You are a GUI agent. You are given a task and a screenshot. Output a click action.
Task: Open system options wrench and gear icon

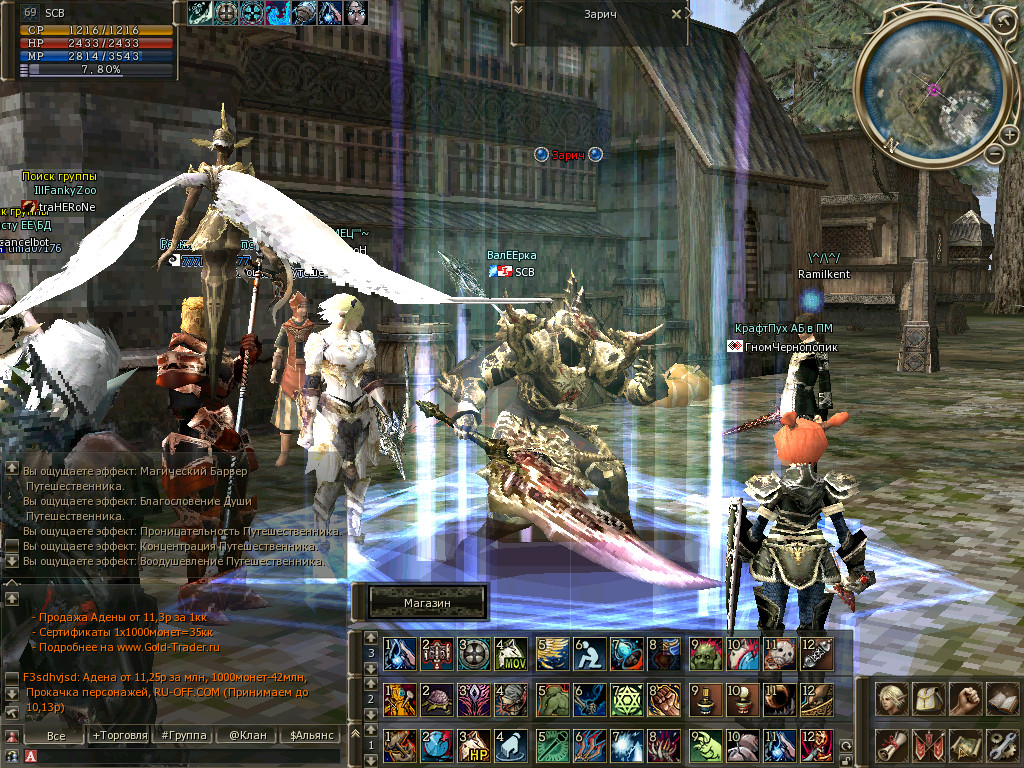point(1001,744)
